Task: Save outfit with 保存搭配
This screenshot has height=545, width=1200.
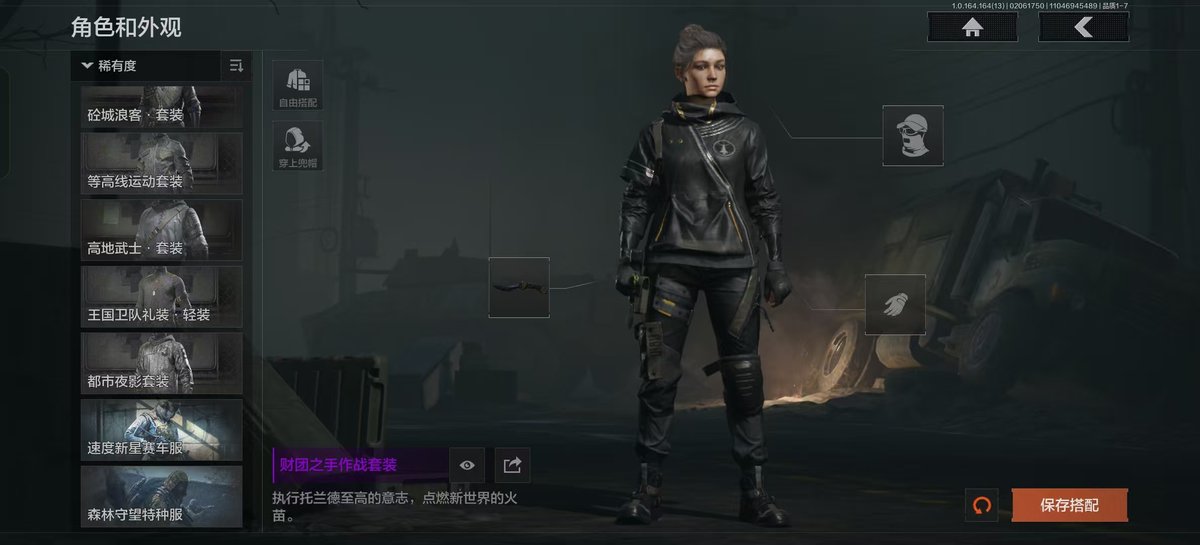Action: click(1069, 505)
